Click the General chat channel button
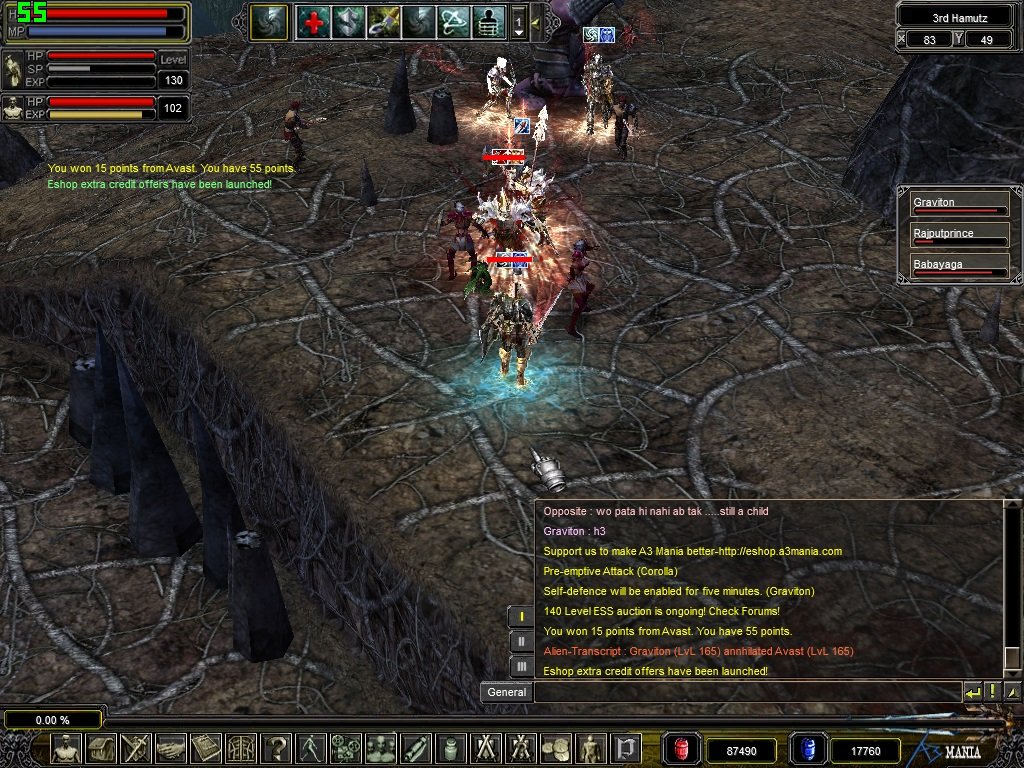Viewport: 1024px width, 768px height. pos(506,692)
